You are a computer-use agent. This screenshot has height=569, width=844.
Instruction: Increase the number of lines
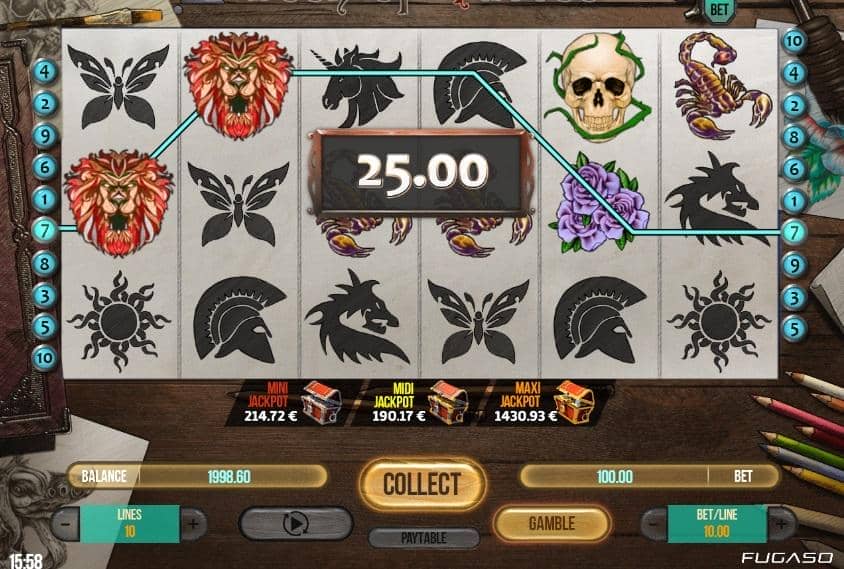click(x=193, y=522)
